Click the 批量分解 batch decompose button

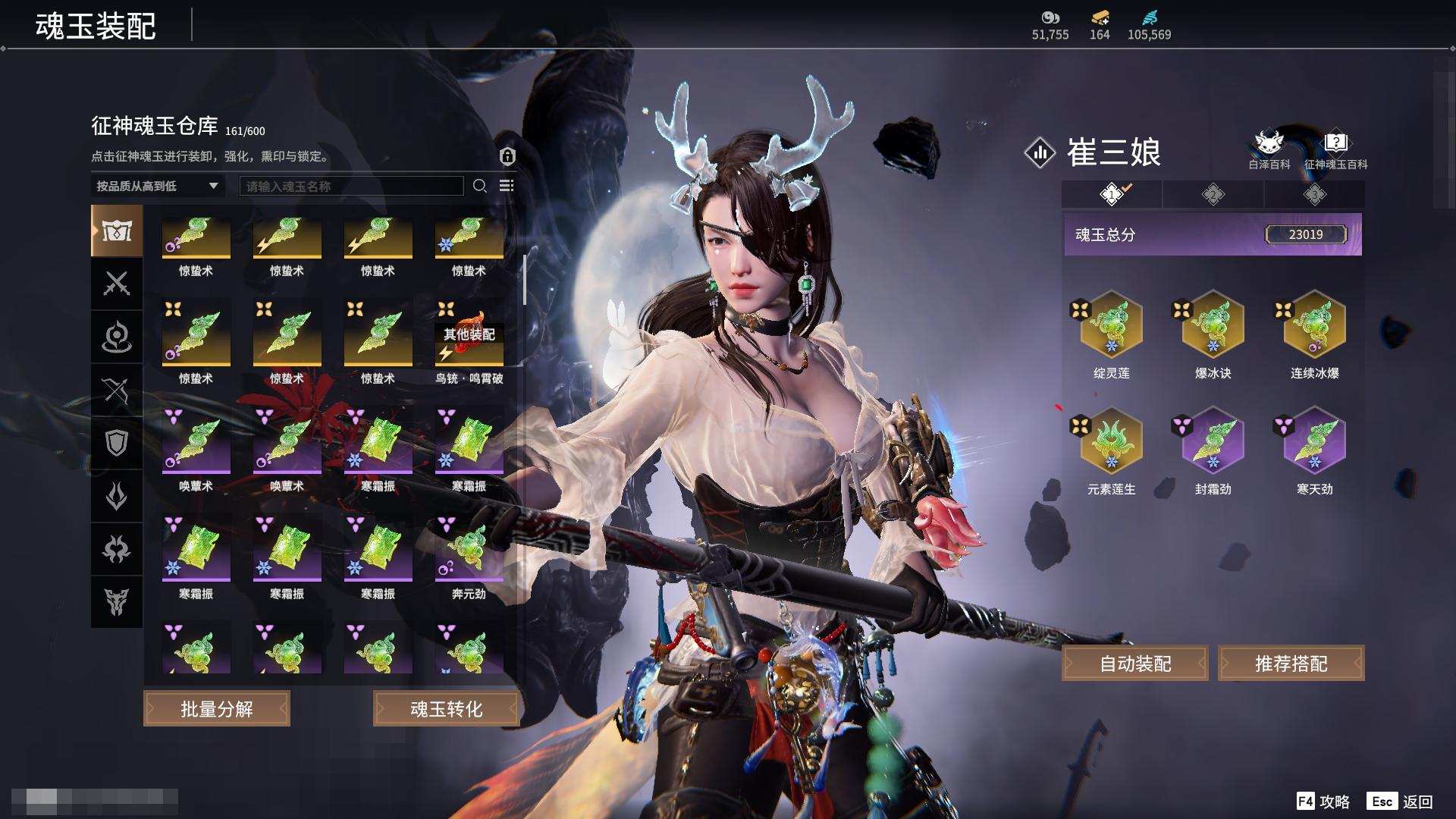(217, 709)
